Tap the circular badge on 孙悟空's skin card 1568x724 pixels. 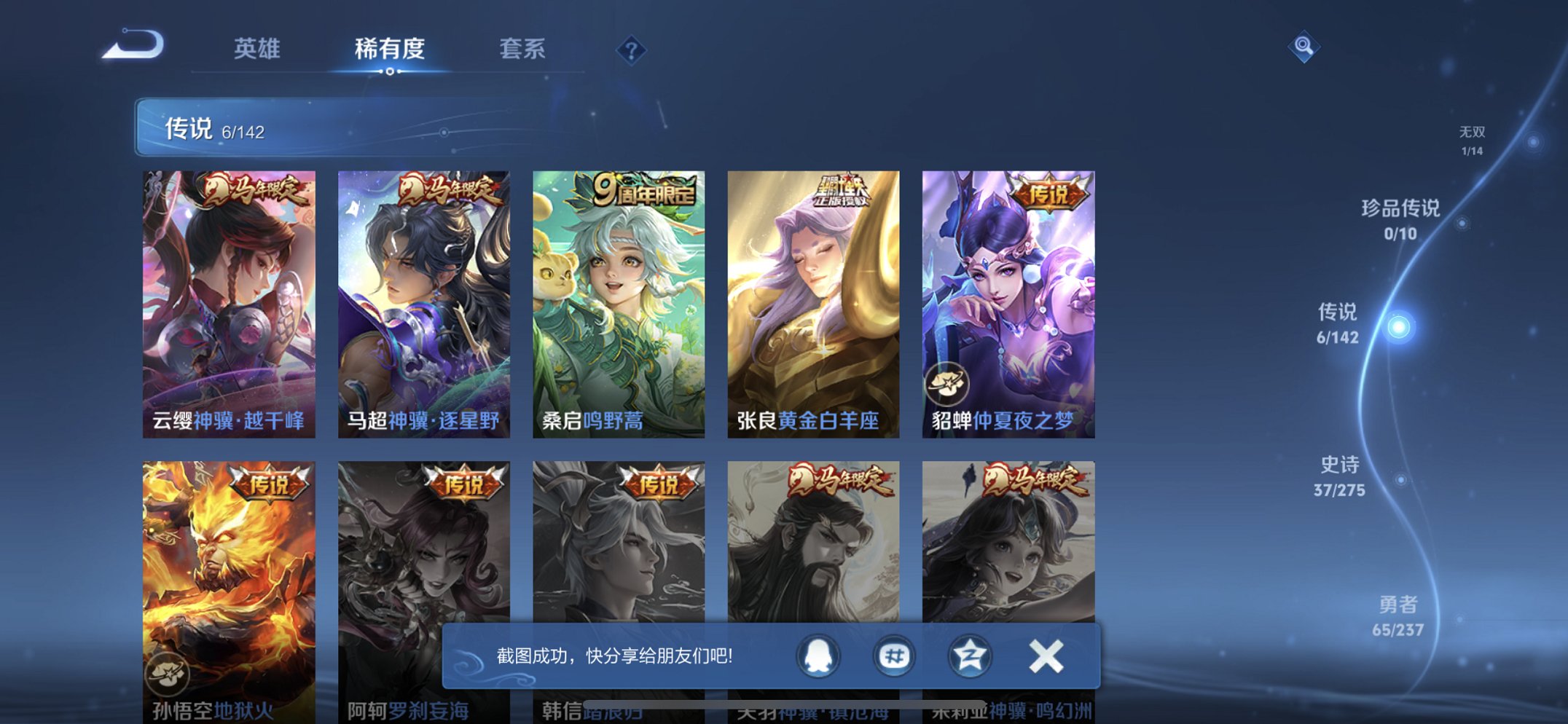[168, 674]
